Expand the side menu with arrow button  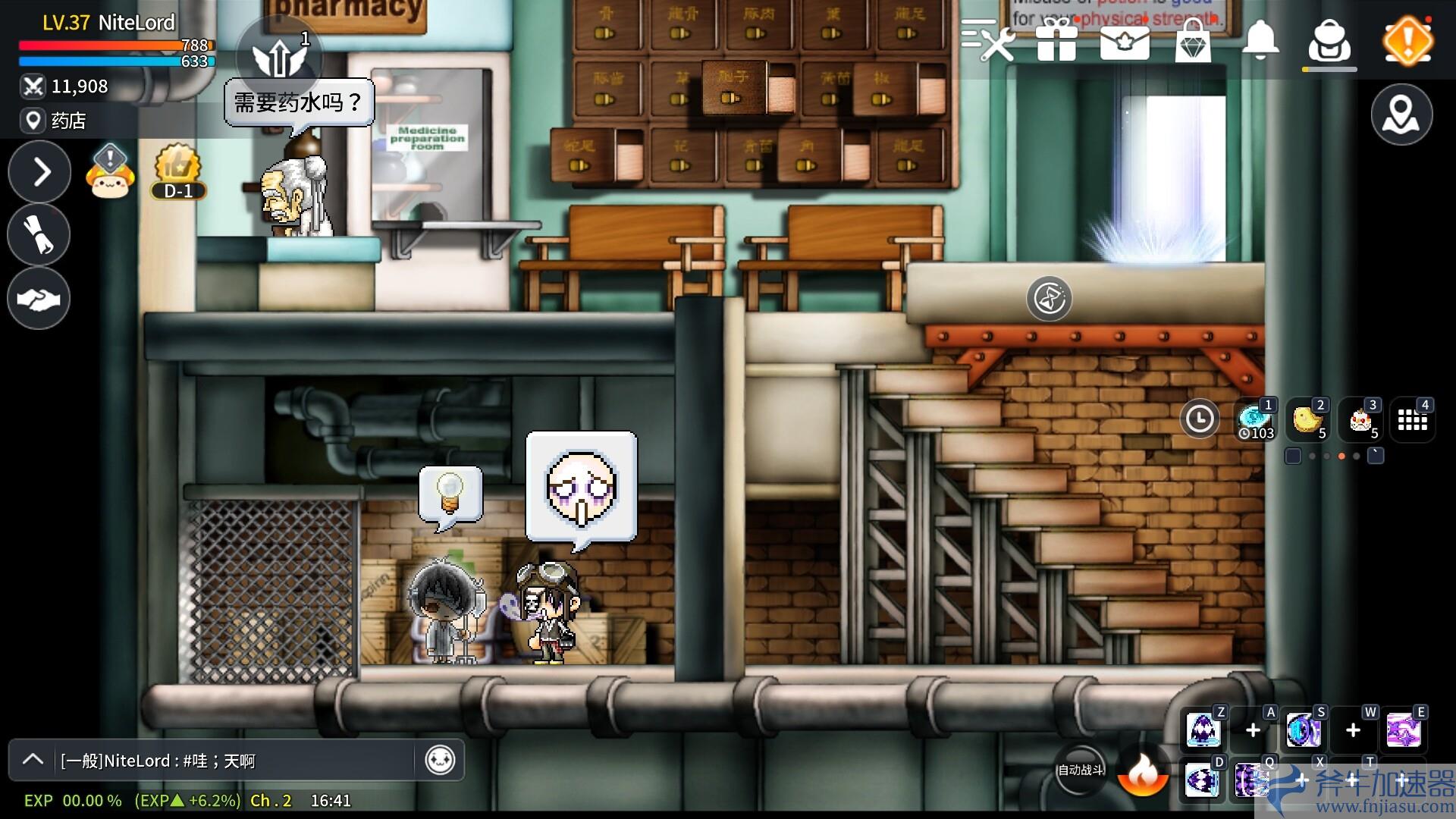click(x=39, y=172)
